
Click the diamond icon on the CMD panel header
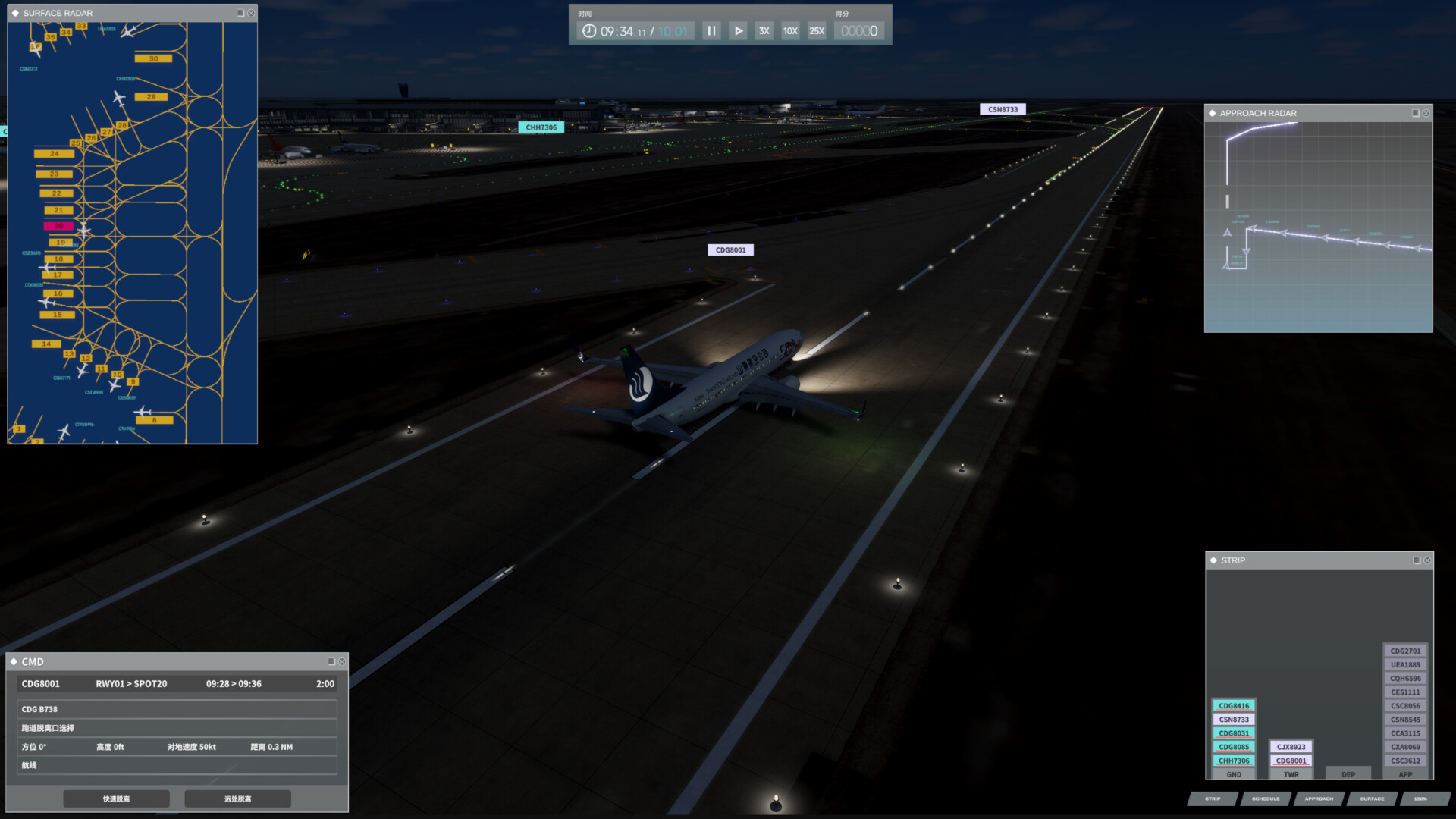15,661
